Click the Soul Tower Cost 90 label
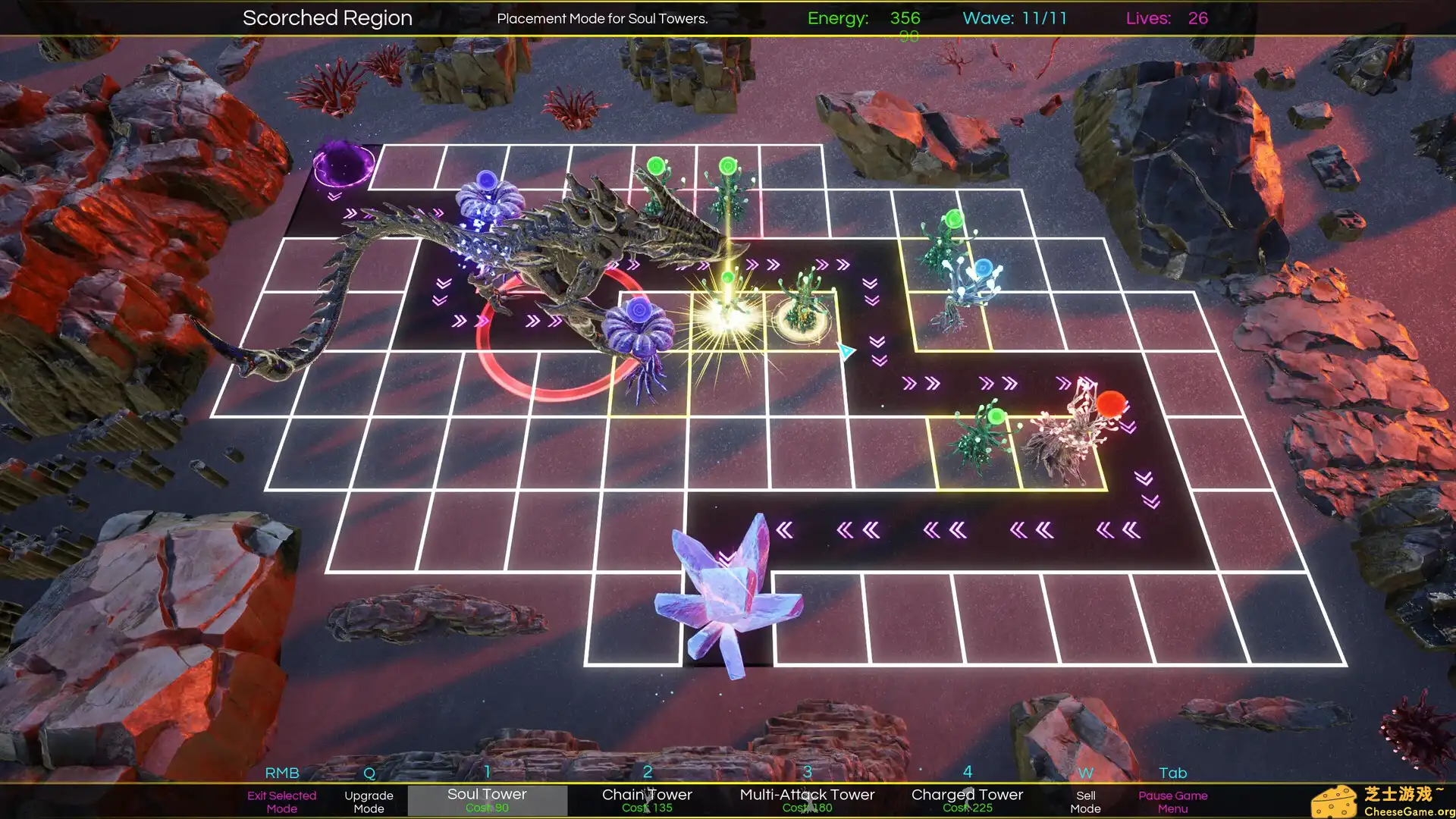This screenshot has height=819, width=1456. point(487,808)
